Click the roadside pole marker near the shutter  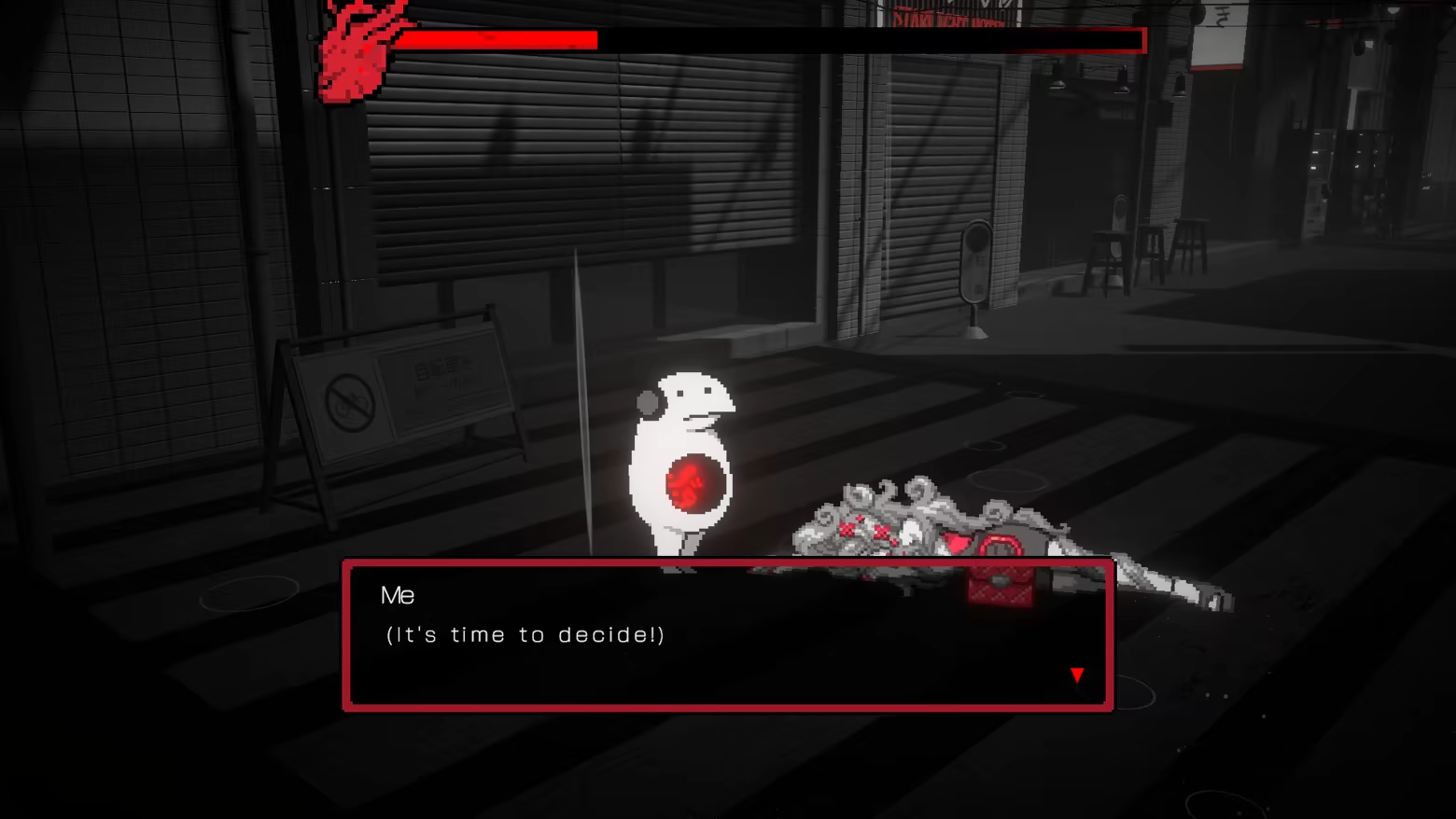979,261
